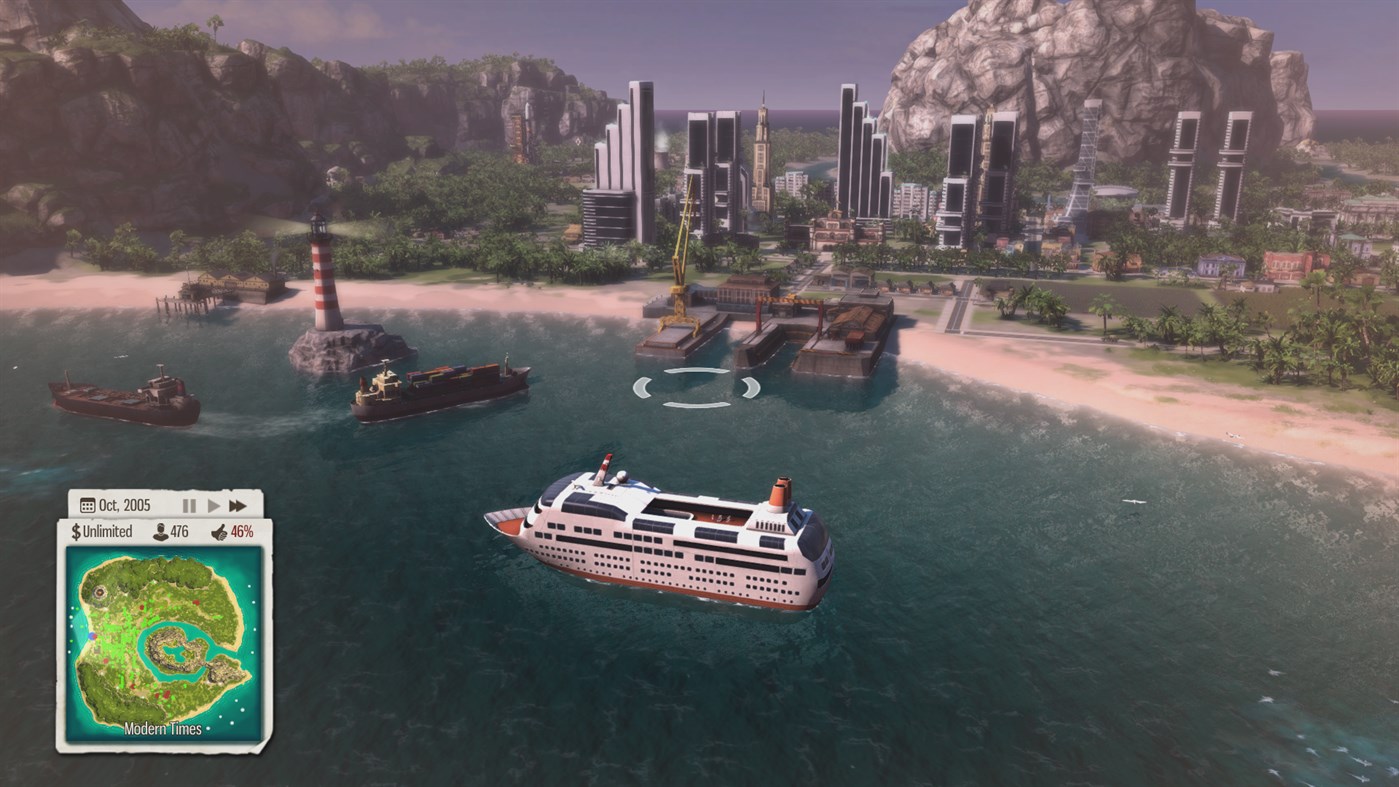The image size is (1399, 787).
Task: Click the thumbs-up approval icon
Action: tap(220, 532)
